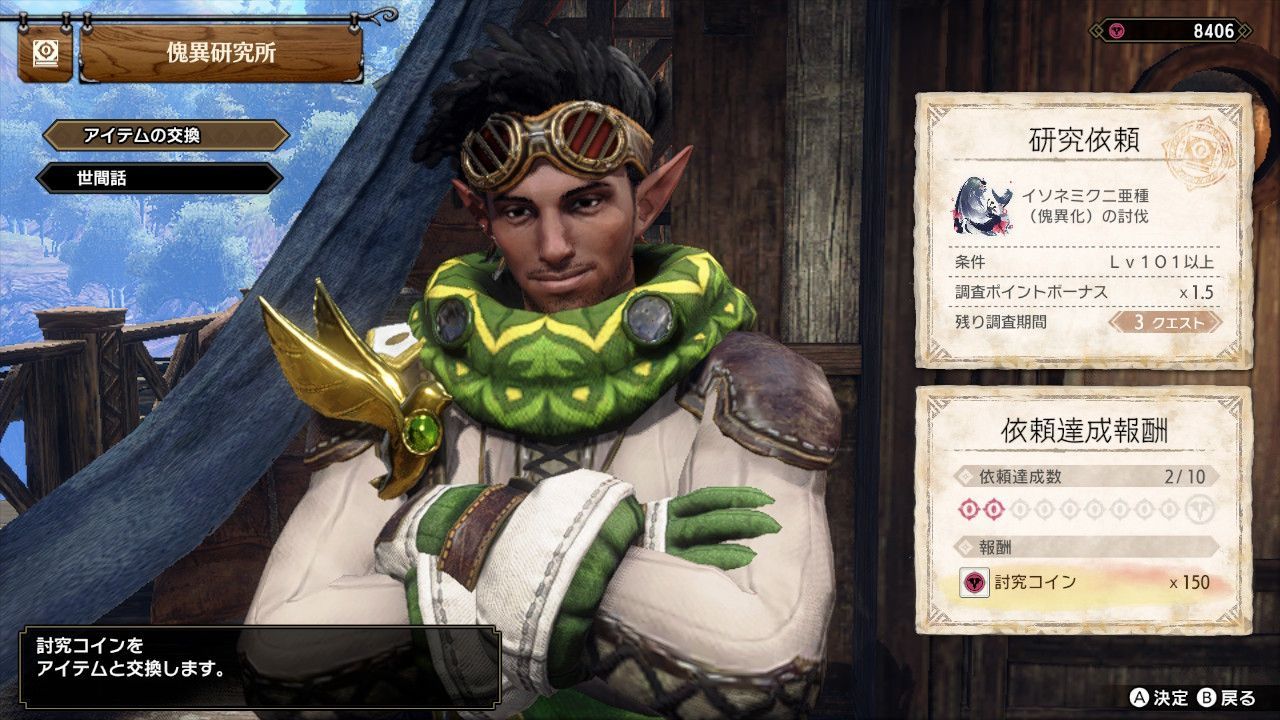Select the アイテムの交換 menu option
Image resolution: width=1280 pixels, height=720 pixels.
pos(166,136)
